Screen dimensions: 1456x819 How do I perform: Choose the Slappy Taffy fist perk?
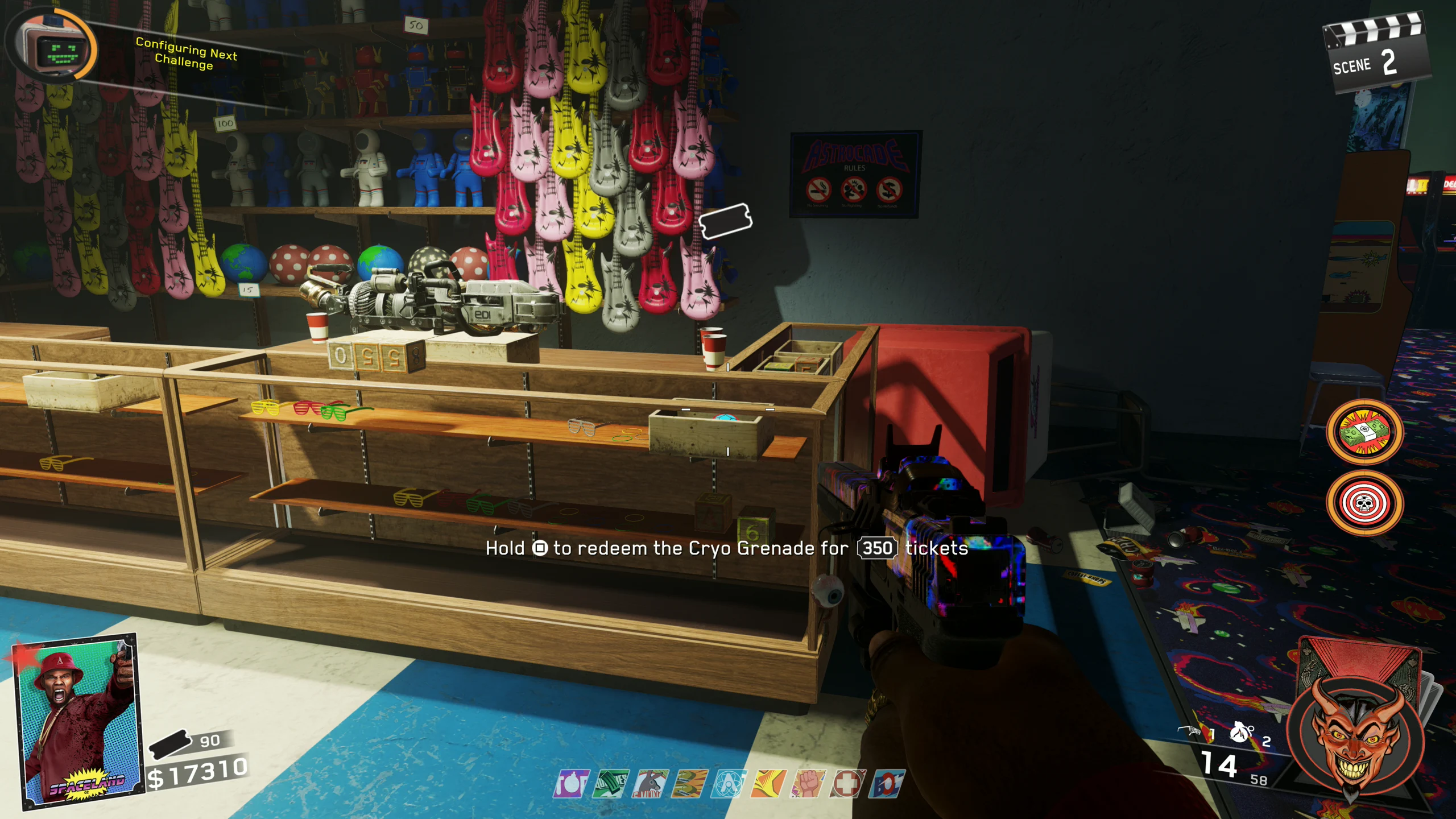click(x=808, y=784)
